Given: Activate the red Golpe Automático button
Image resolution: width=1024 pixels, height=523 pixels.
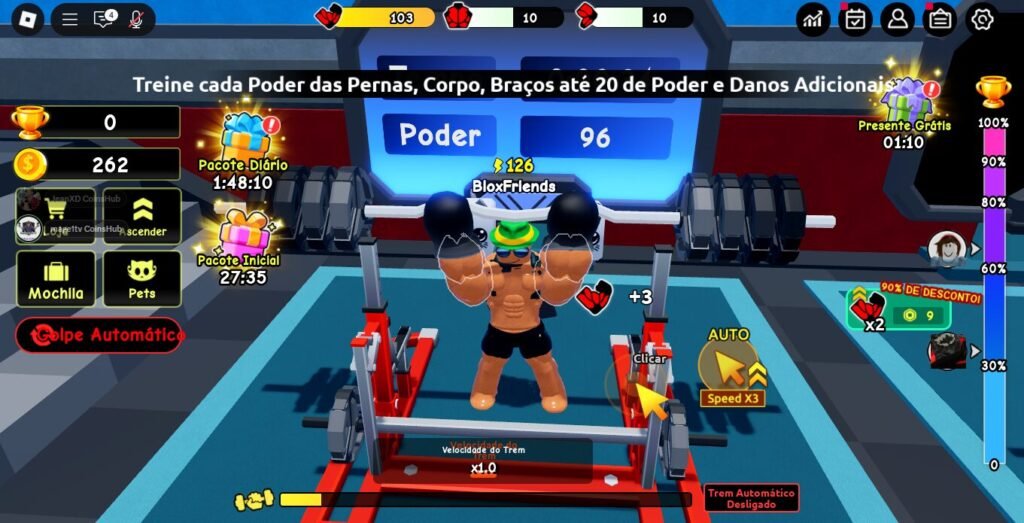Looking at the screenshot, I should coord(99,335).
